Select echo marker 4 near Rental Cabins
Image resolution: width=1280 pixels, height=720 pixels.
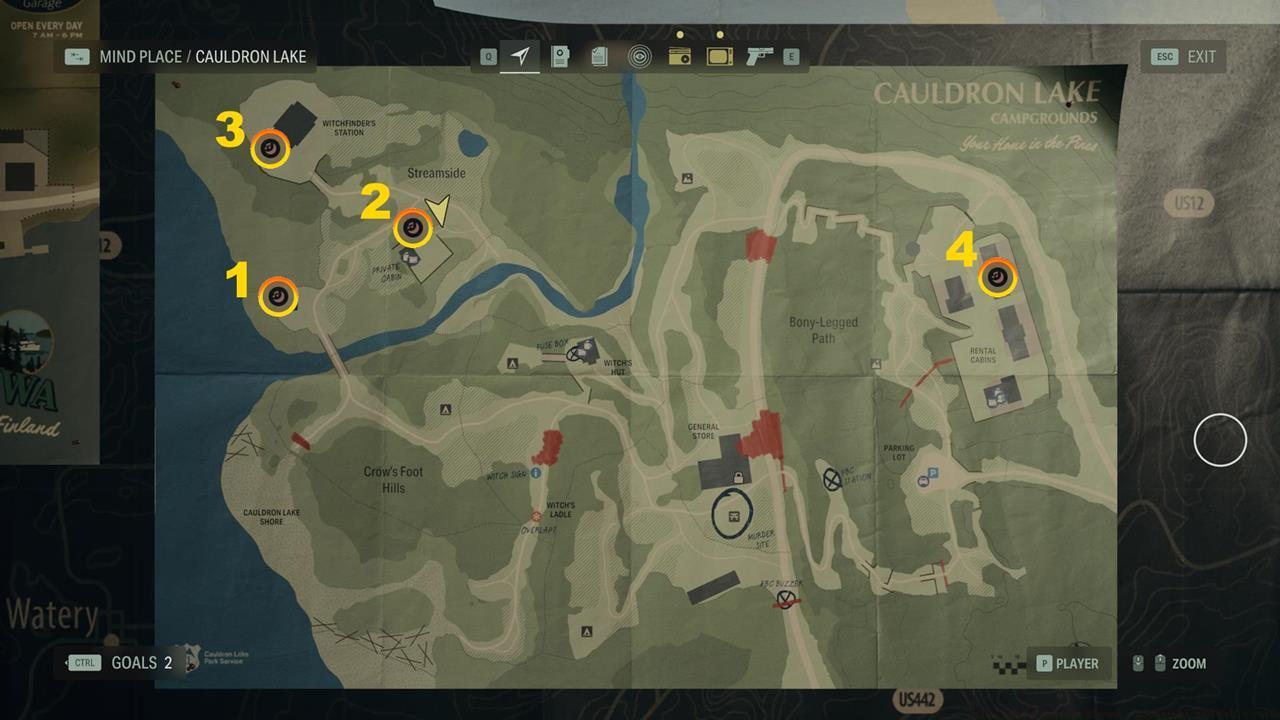click(996, 277)
